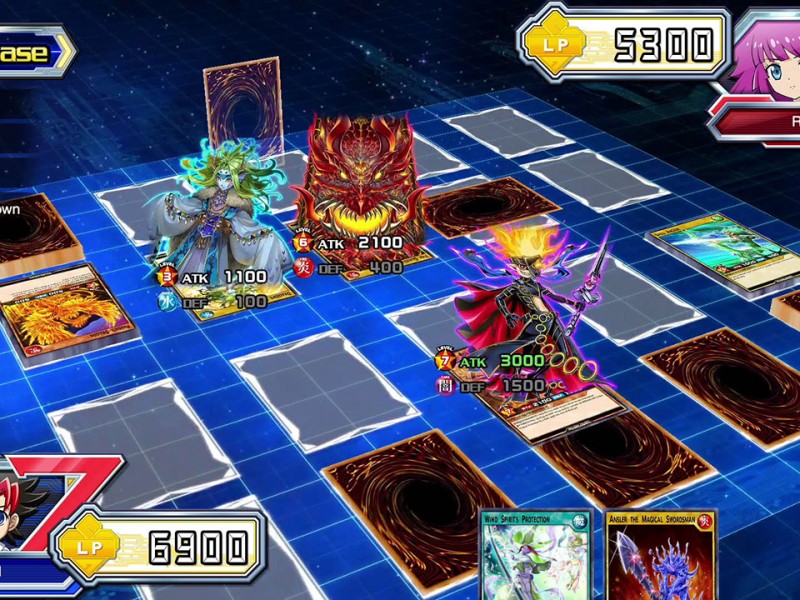Select the Wind Spirit's Protection card in hand
The height and width of the screenshot is (600, 800).
534,557
